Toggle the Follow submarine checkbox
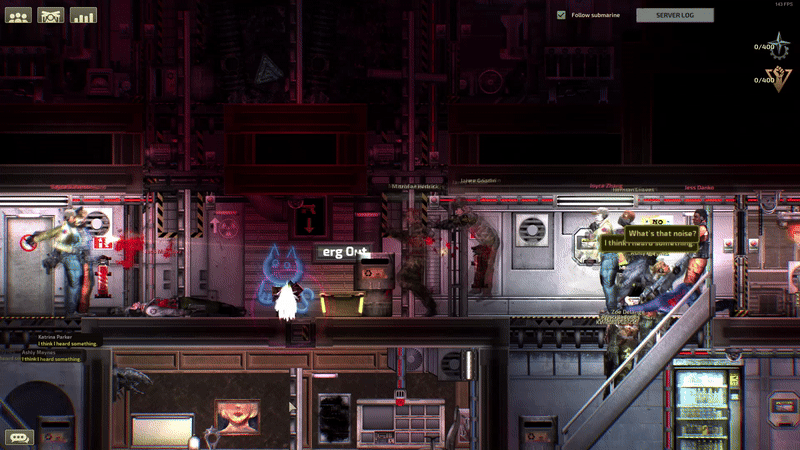800x450 pixels. click(x=561, y=15)
